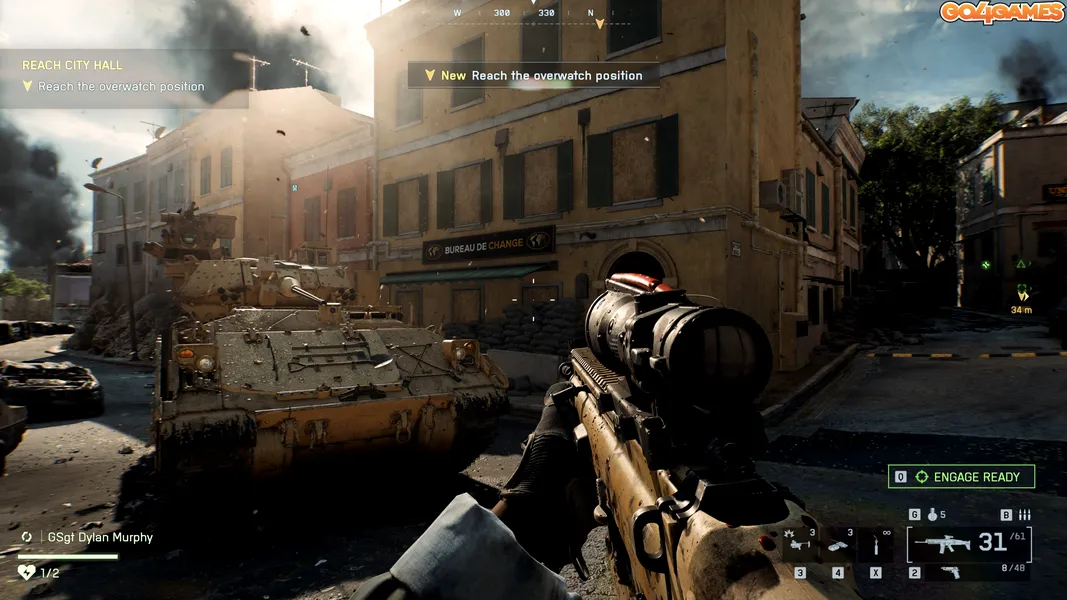Select the yellow objective waypoint marker
Image resolution: width=1067 pixels, height=600 pixels.
point(1022,291)
